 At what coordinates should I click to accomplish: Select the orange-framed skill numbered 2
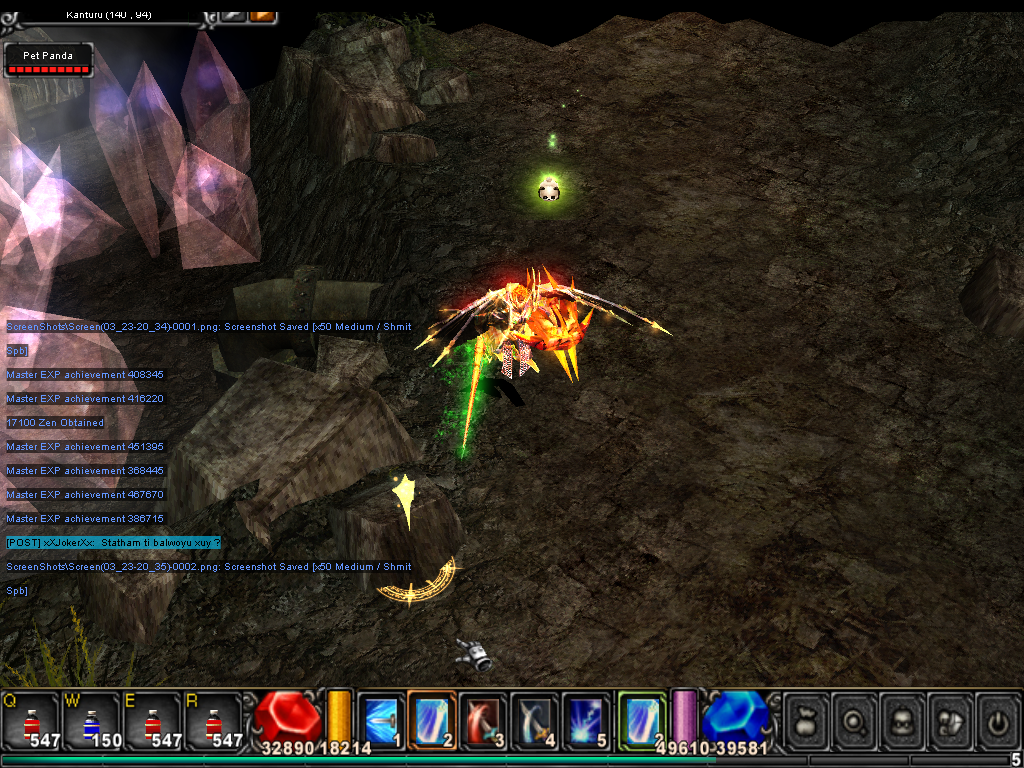pos(432,720)
